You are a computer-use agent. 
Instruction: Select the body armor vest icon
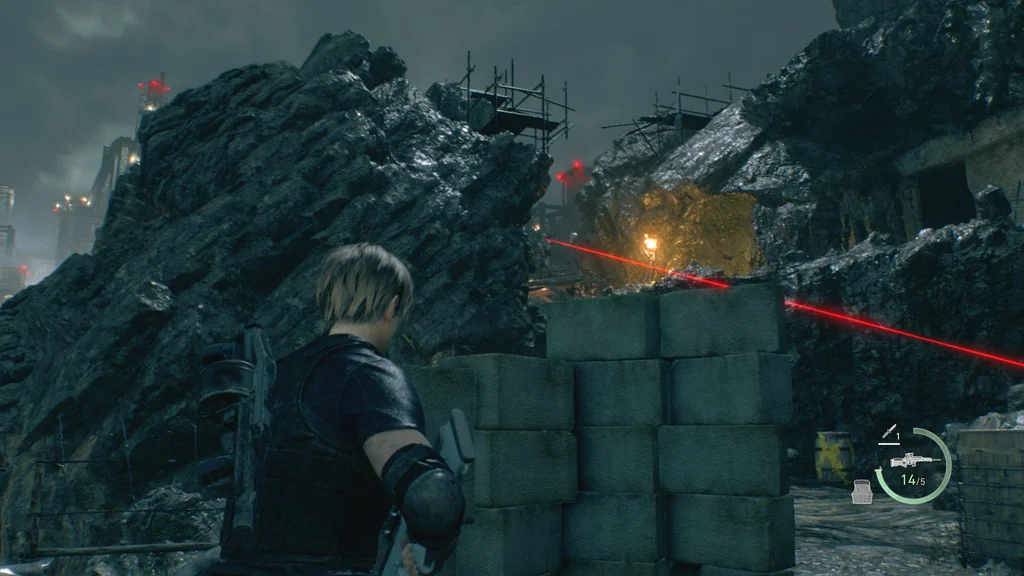click(861, 490)
